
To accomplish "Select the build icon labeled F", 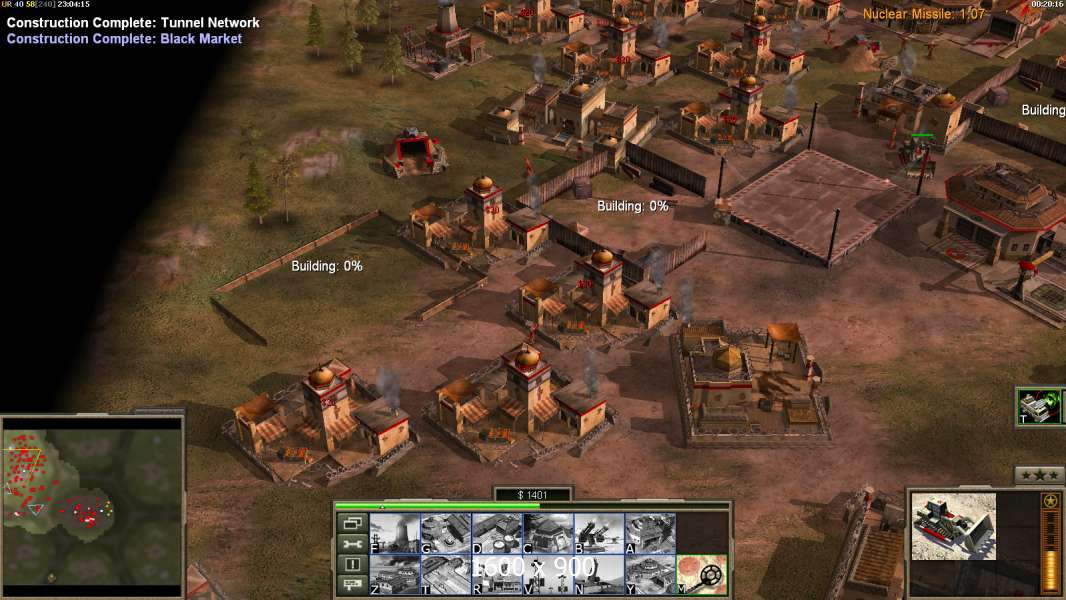I will point(395,533).
